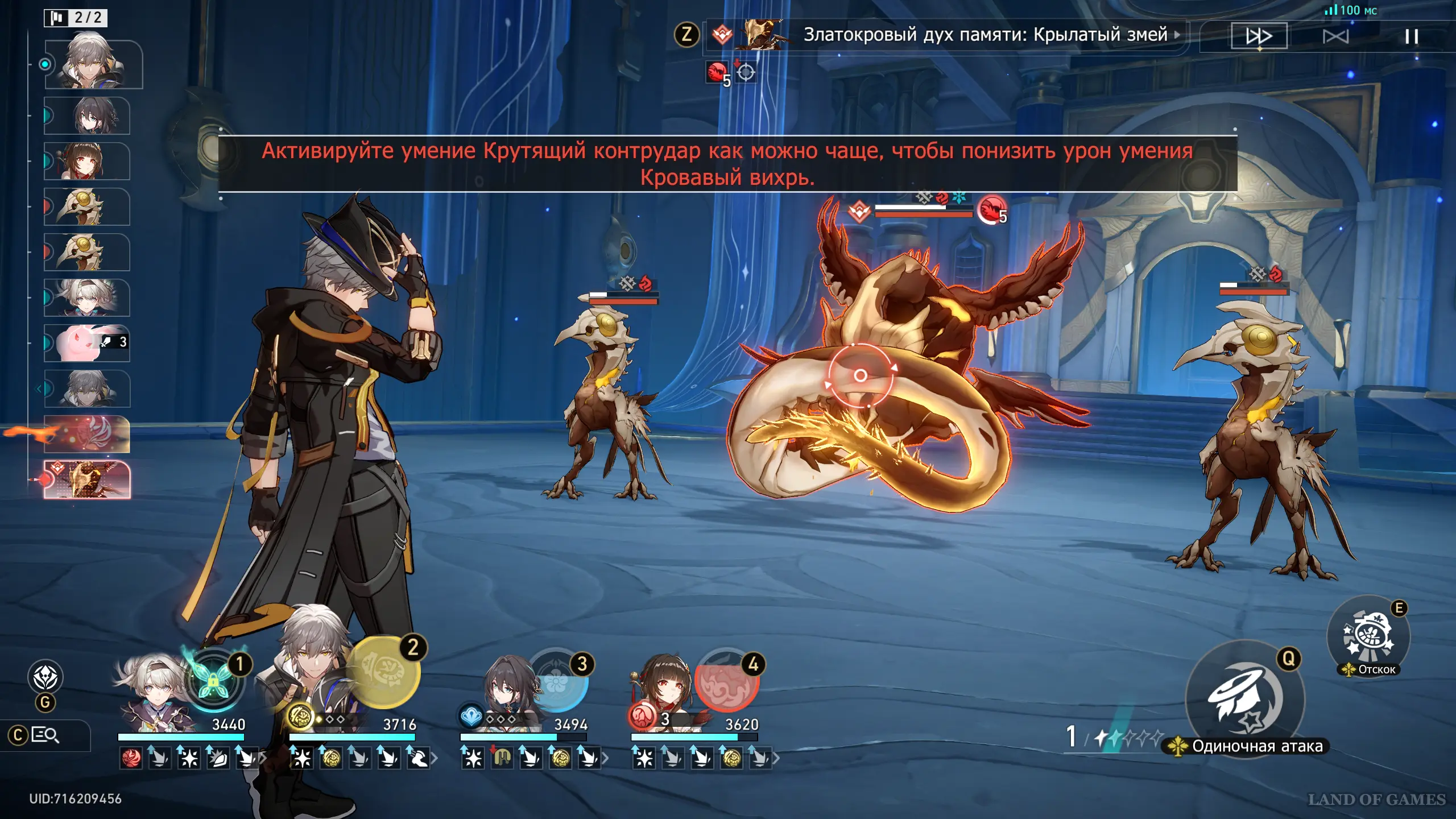Open the battle details magnifier button
Image resolution: width=1456 pixels, height=819 pixels.
[45, 735]
